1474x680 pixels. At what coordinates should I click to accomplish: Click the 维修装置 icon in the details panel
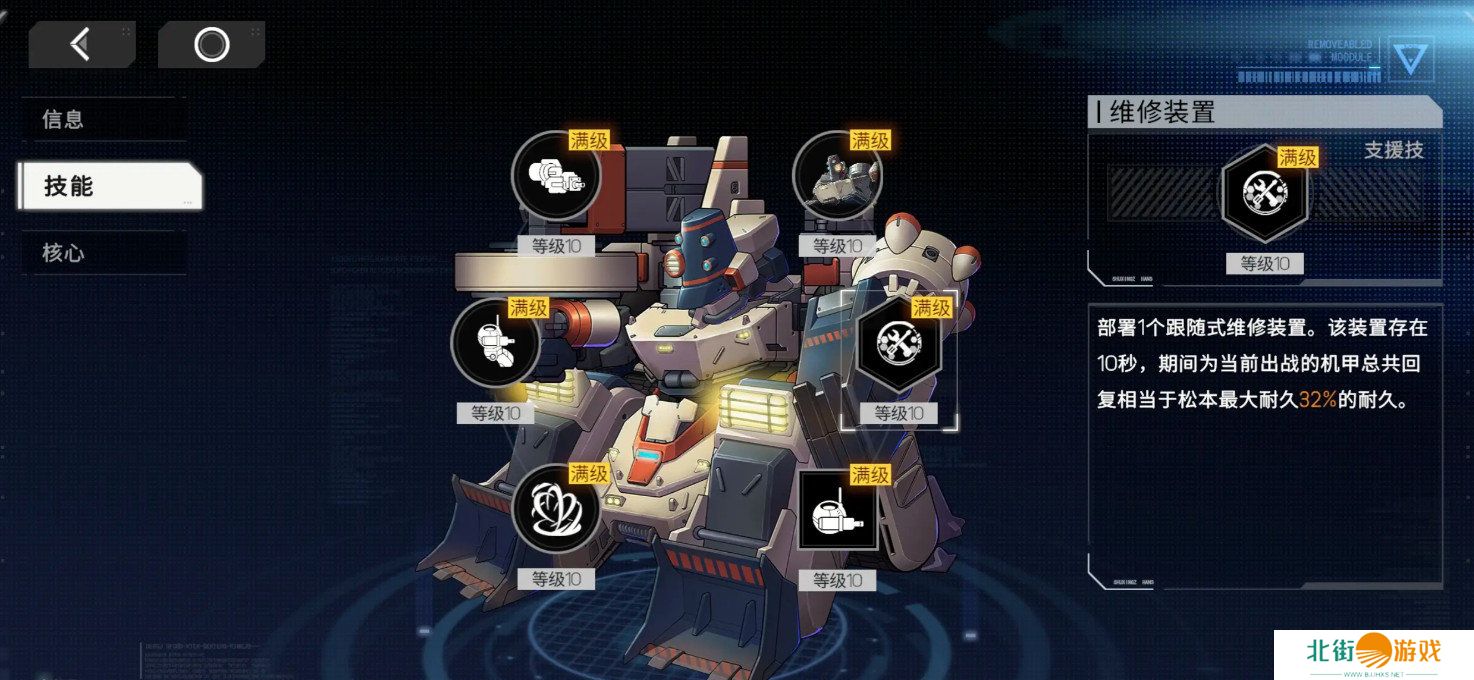click(1264, 194)
